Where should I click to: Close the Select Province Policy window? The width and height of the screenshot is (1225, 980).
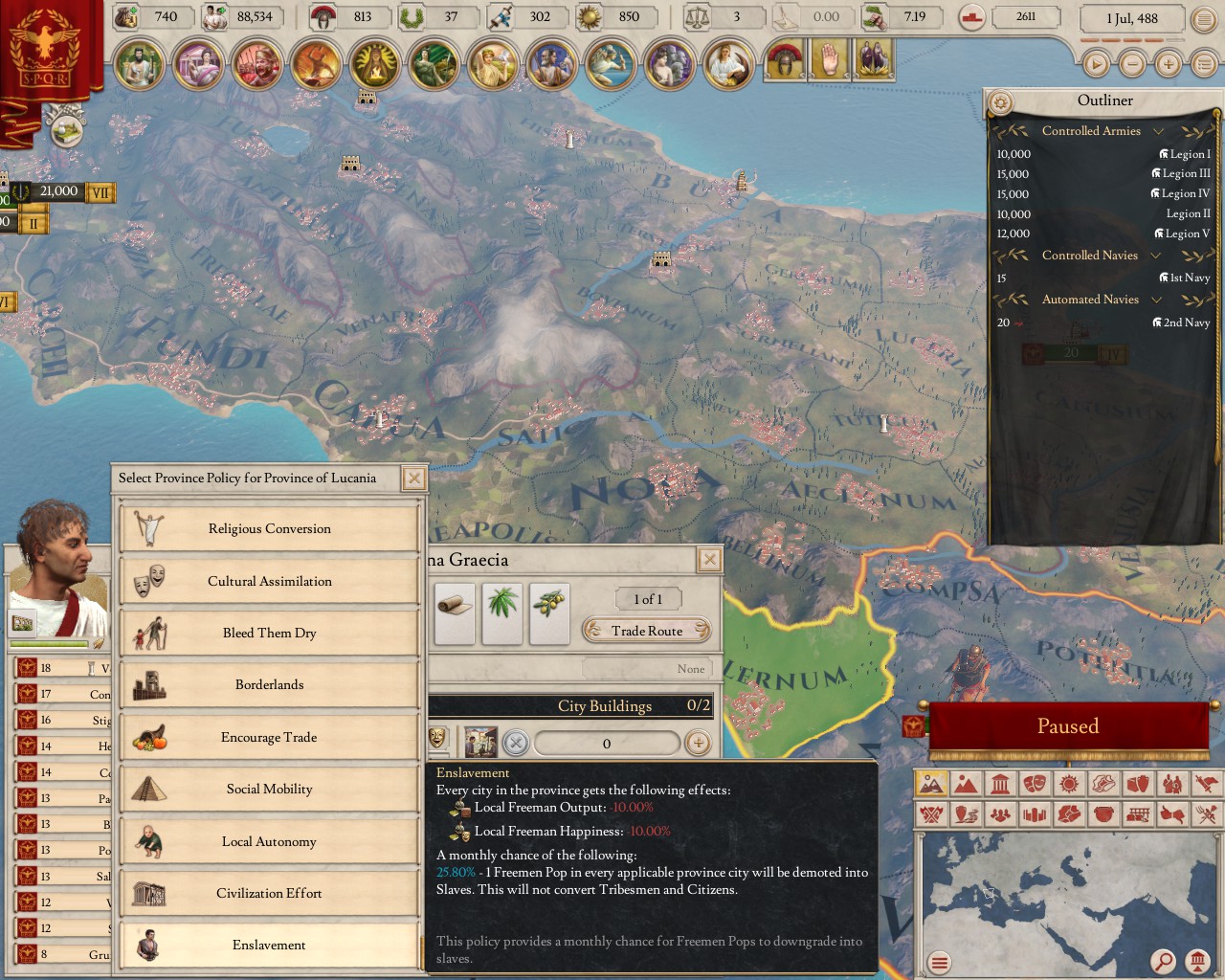tap(413, 479)
